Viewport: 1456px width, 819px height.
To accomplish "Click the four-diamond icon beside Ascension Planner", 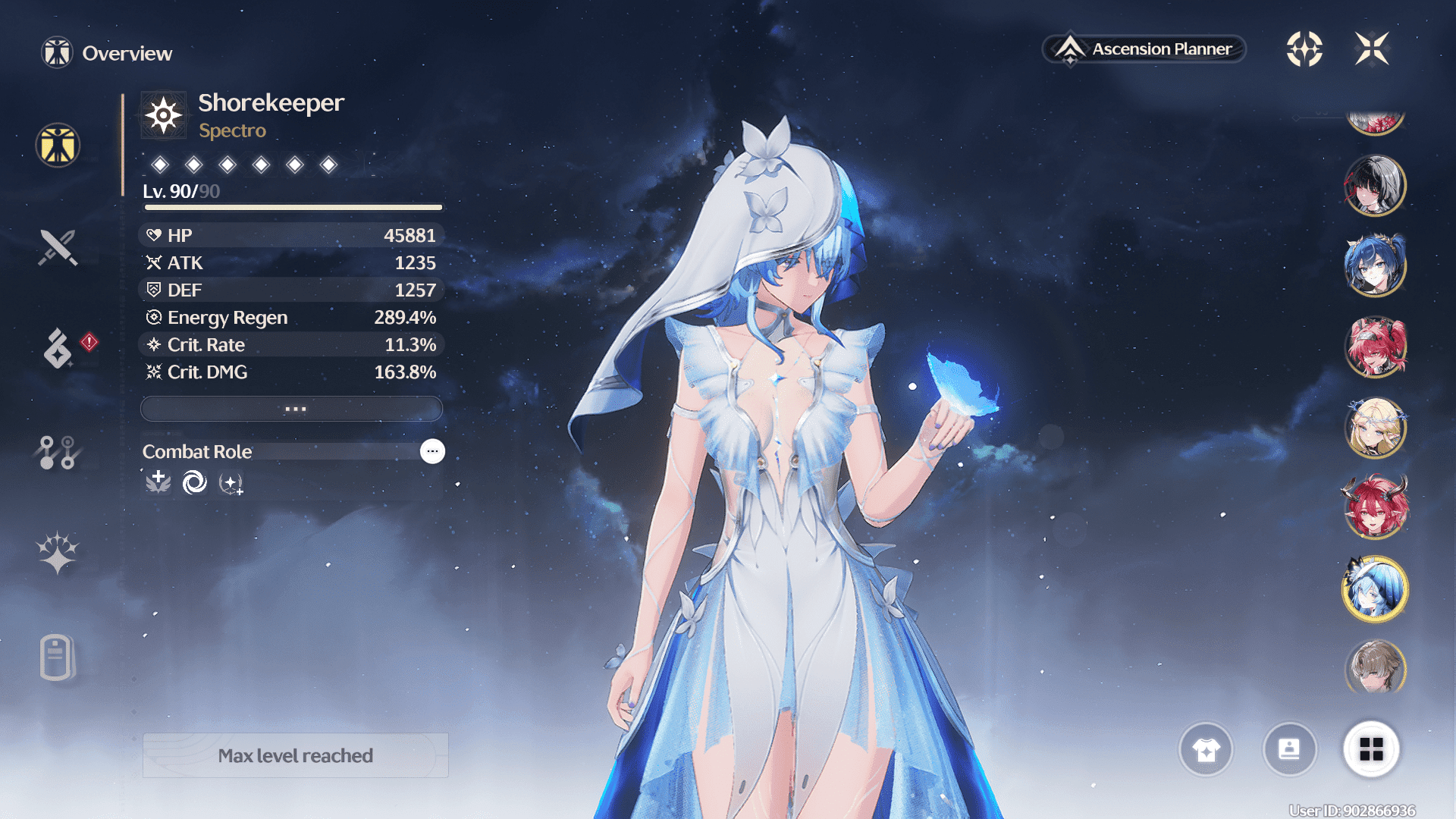I will pyautogui.click(x=1304, y=49).
